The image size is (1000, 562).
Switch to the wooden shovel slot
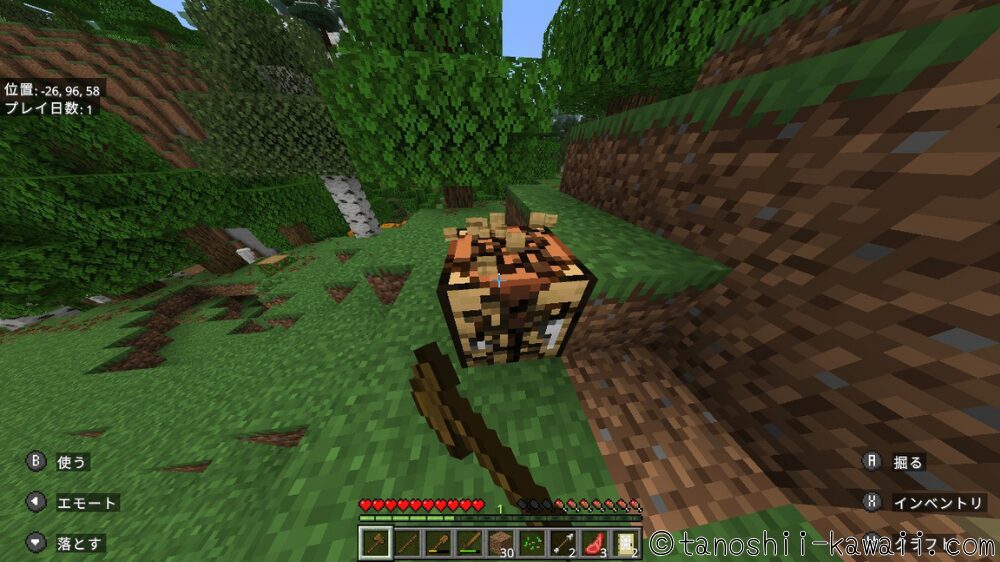(438, 543)
